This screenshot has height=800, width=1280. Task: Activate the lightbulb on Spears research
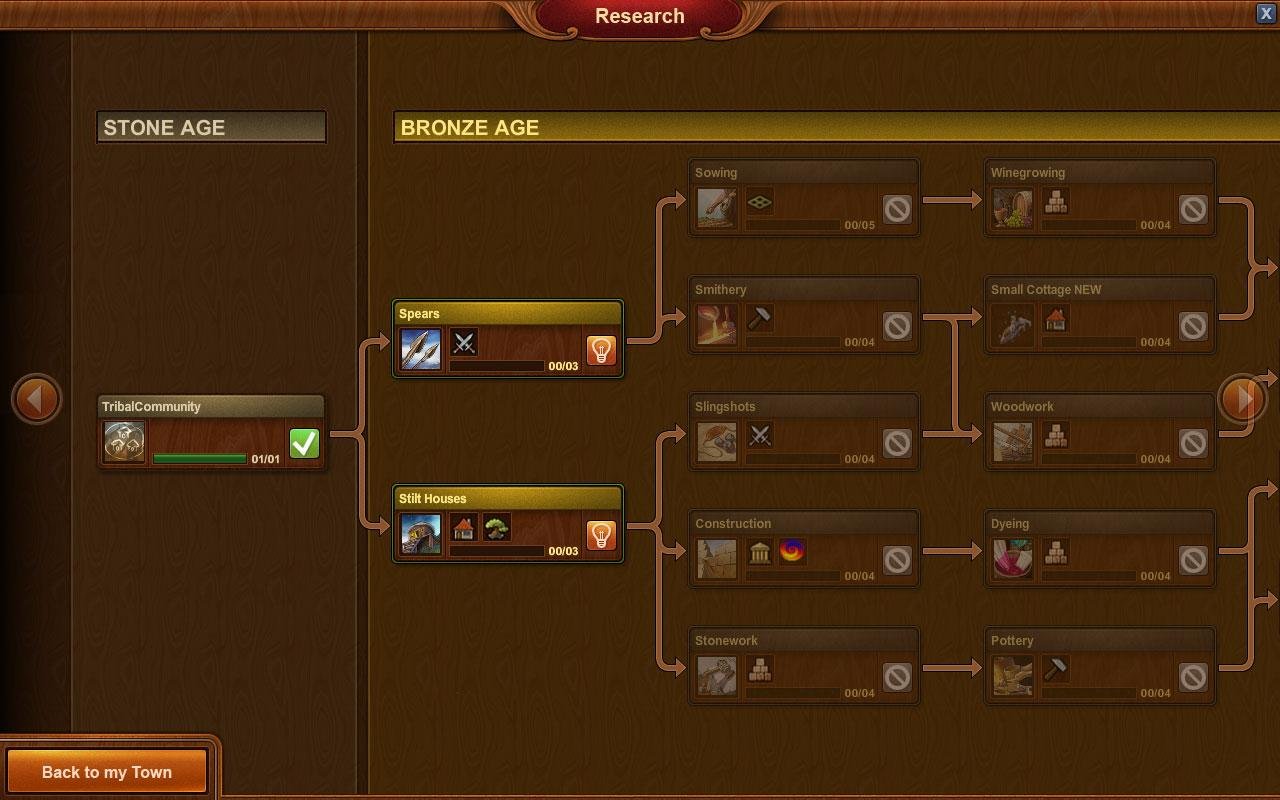pyautogui.click(x=600, y=352)
